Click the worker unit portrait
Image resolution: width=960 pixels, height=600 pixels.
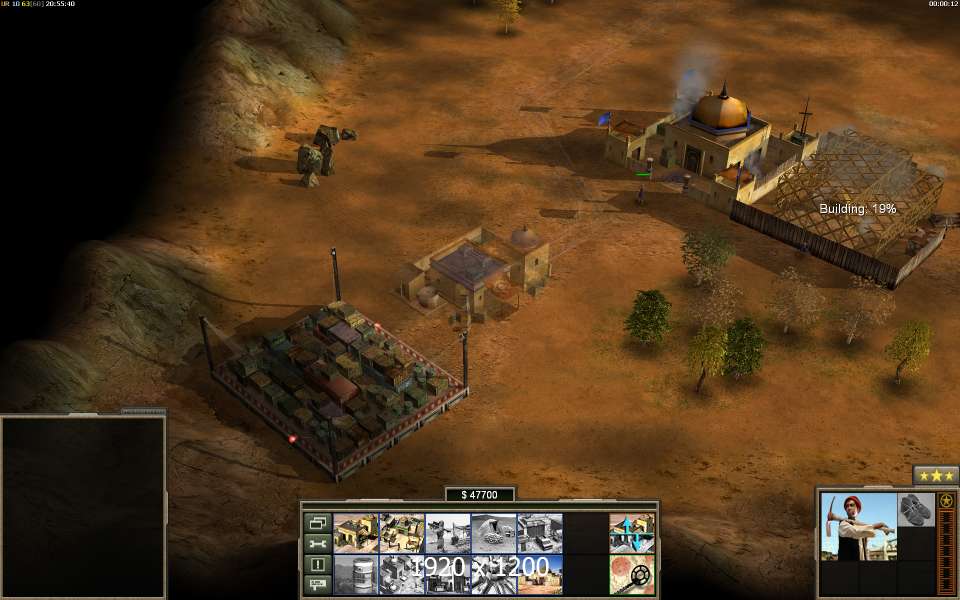point(858,526)
